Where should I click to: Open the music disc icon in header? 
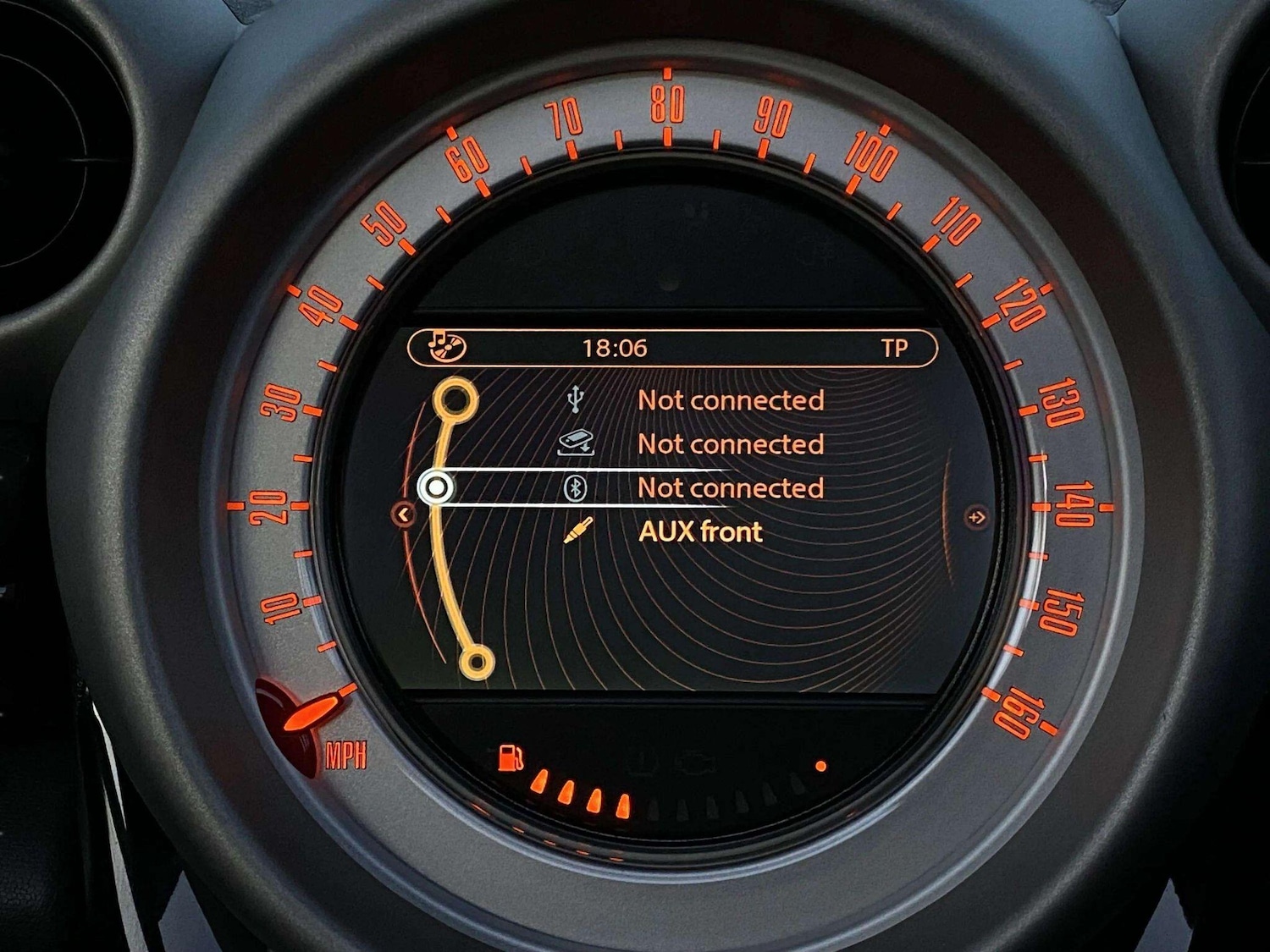[445, 347]
